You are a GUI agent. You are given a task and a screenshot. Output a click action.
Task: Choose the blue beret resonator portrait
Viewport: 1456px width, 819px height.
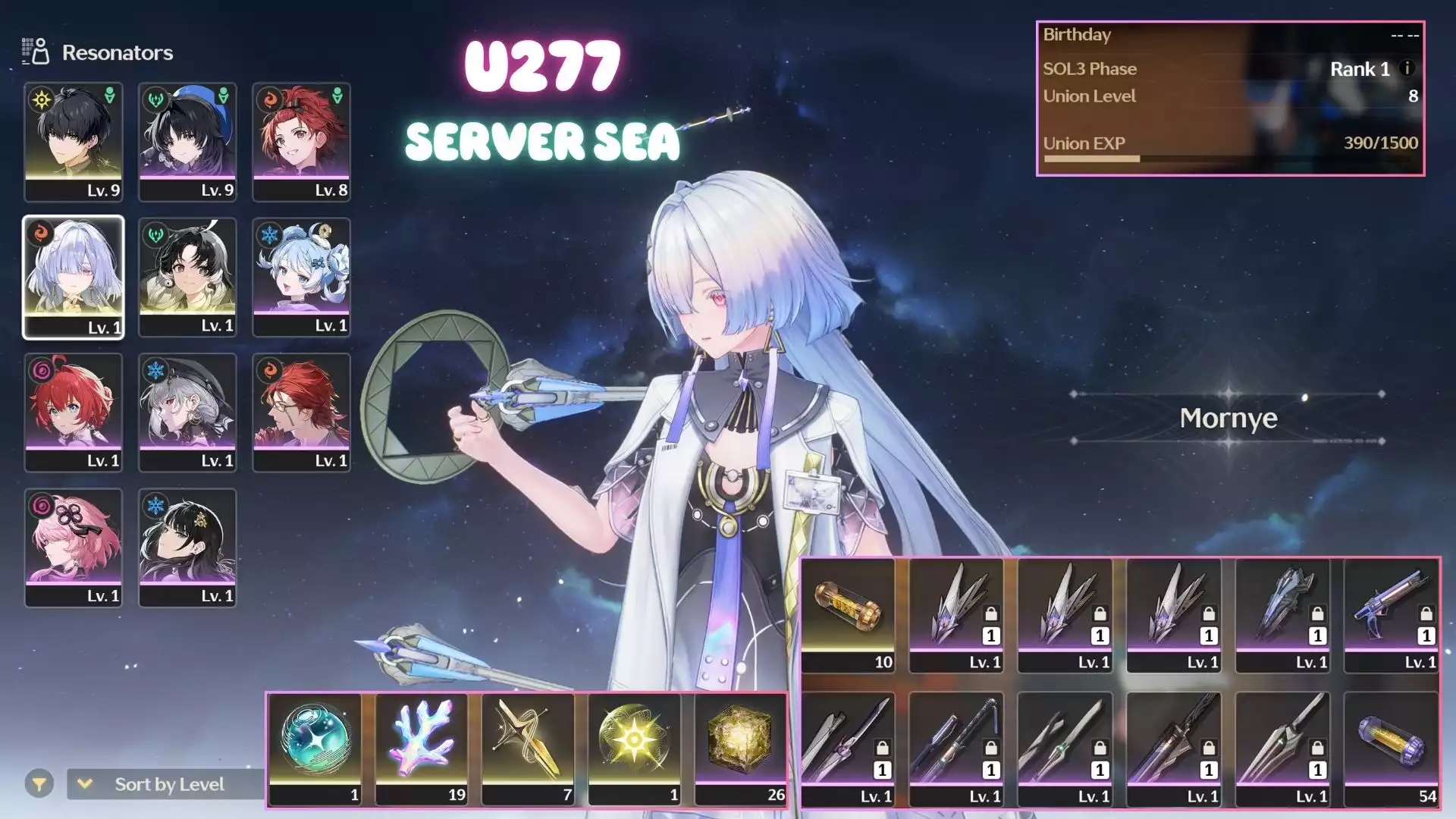(x=187, y=142)
